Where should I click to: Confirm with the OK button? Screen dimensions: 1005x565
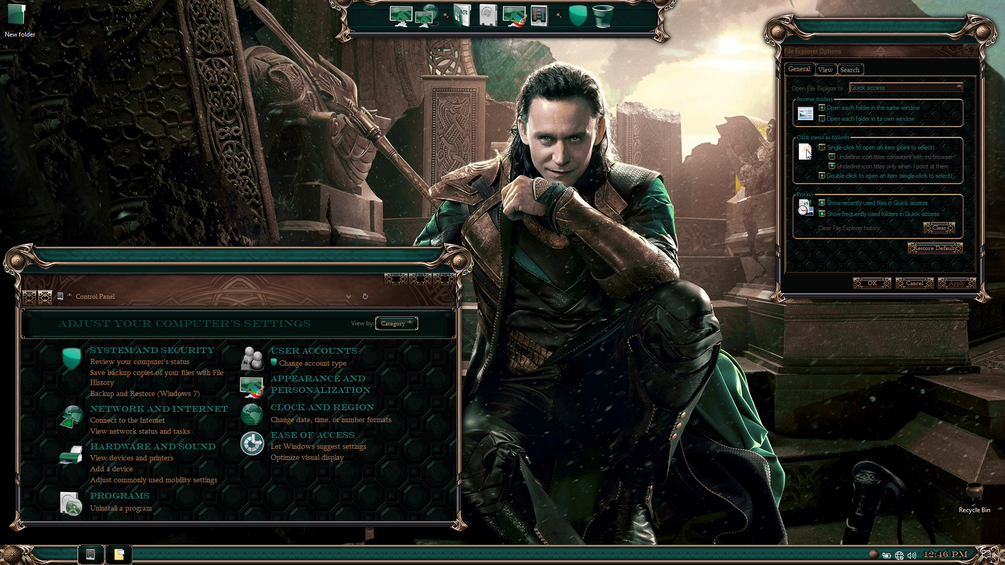coord(871,284)
